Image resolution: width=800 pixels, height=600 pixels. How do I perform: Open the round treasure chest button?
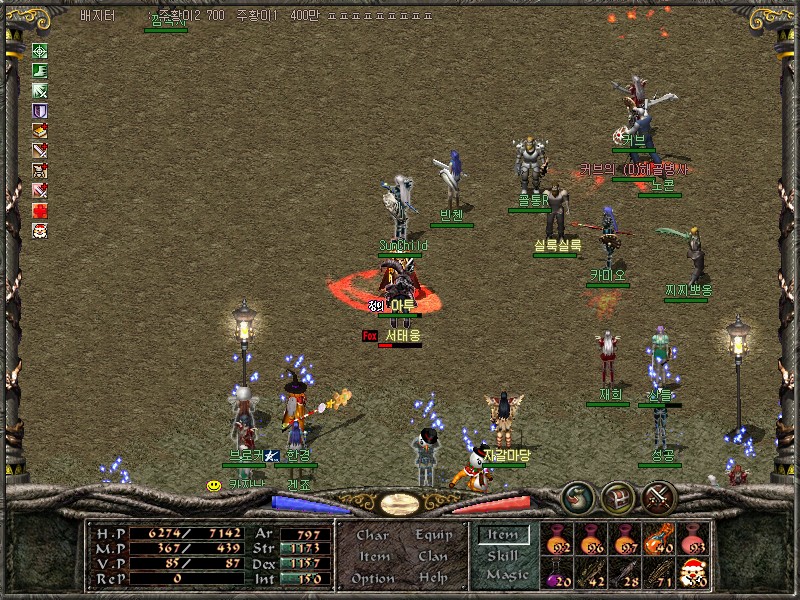pyautogui.click(x=618, y=494)
